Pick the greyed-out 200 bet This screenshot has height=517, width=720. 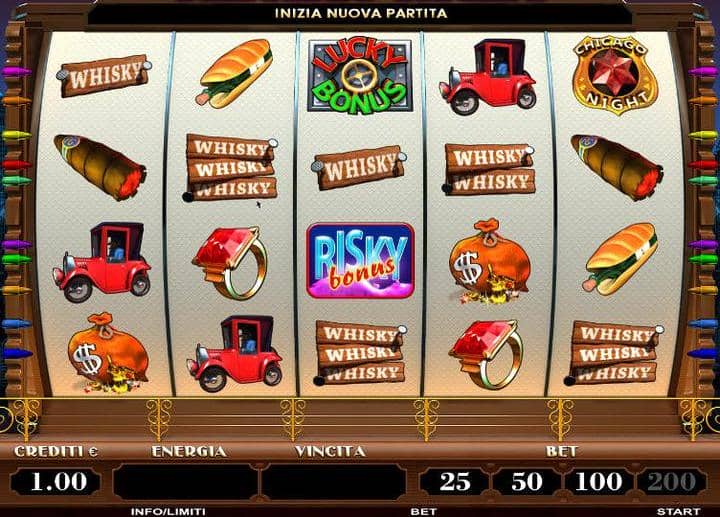point(670,481)
